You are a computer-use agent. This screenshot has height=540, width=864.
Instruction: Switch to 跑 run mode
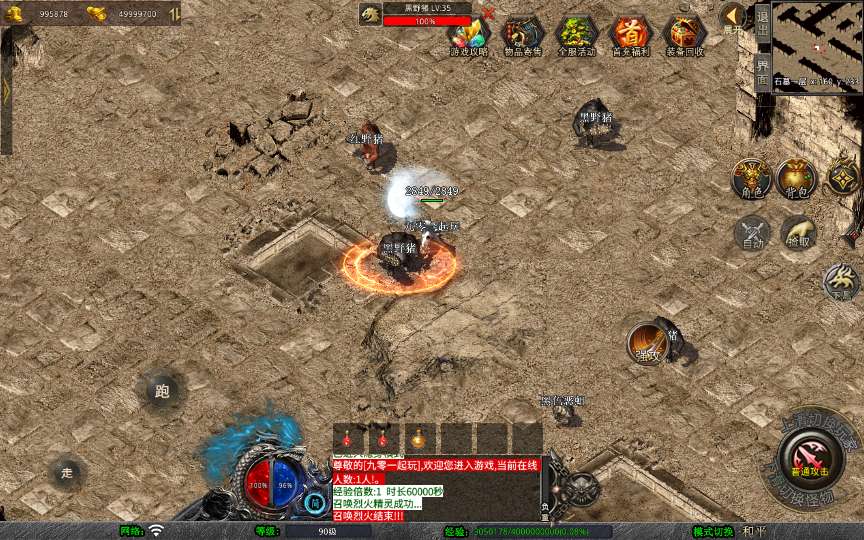tap(162, 391)
